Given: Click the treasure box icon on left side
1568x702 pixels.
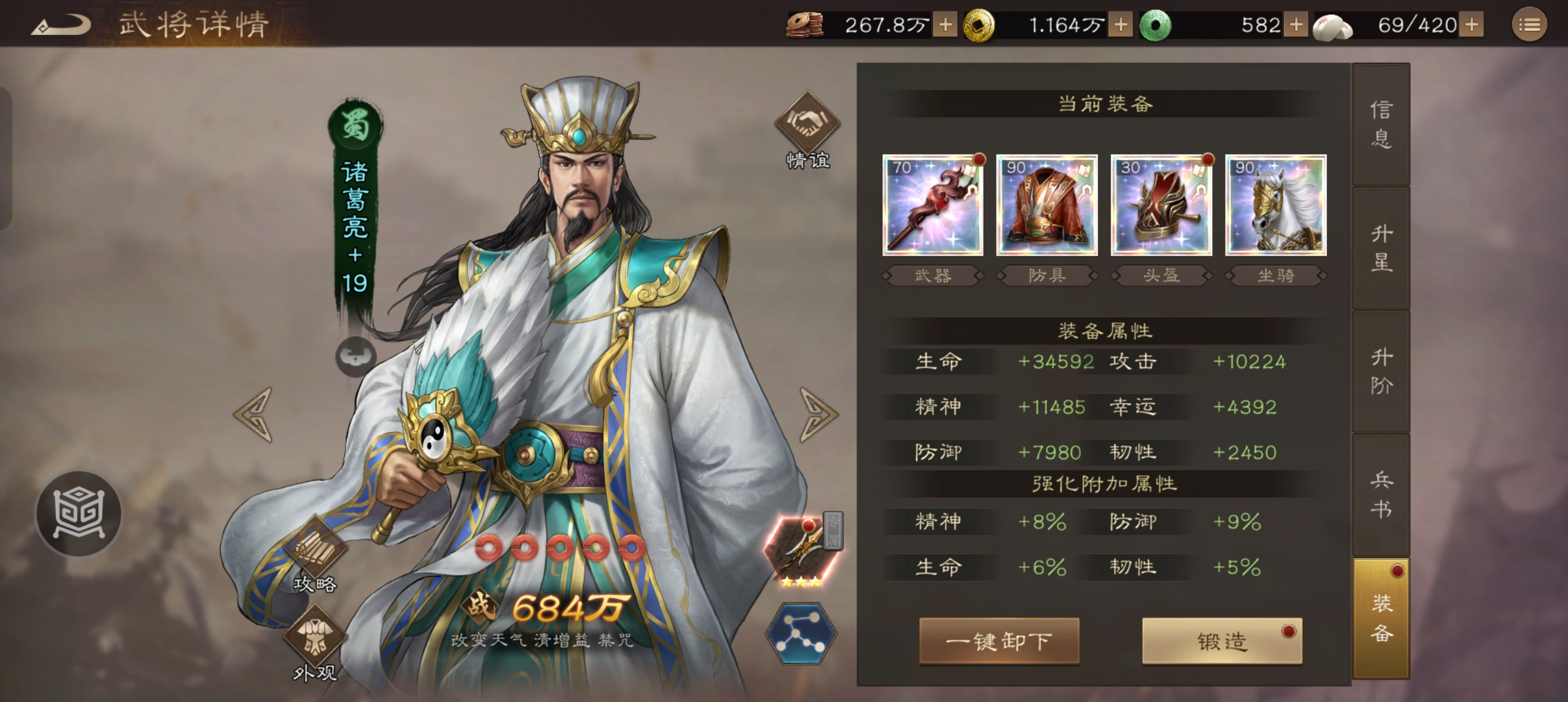Looking at the screenshot, I should click(x=78, y=513).
